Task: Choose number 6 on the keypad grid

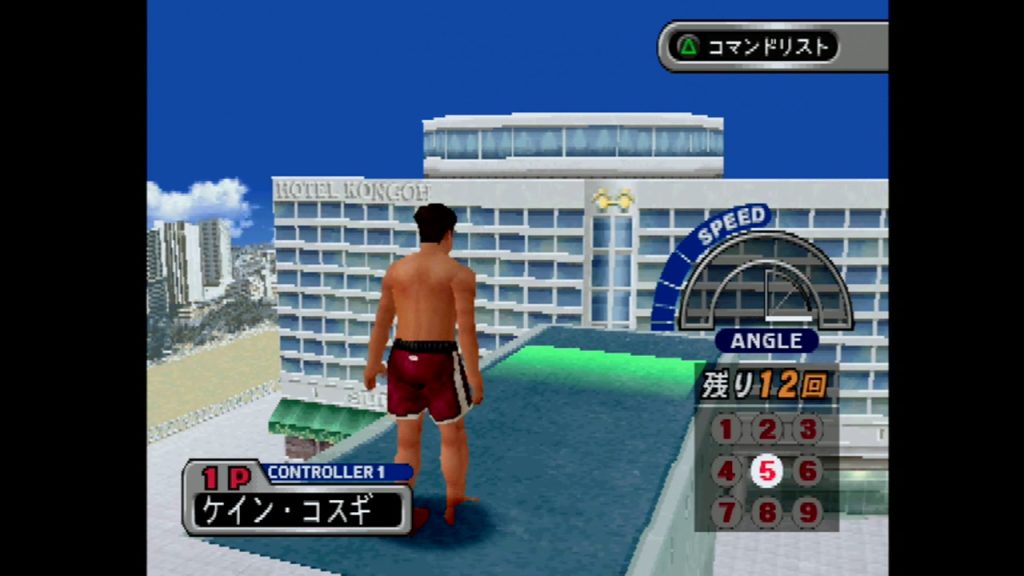Action: (x=808, y=471)
